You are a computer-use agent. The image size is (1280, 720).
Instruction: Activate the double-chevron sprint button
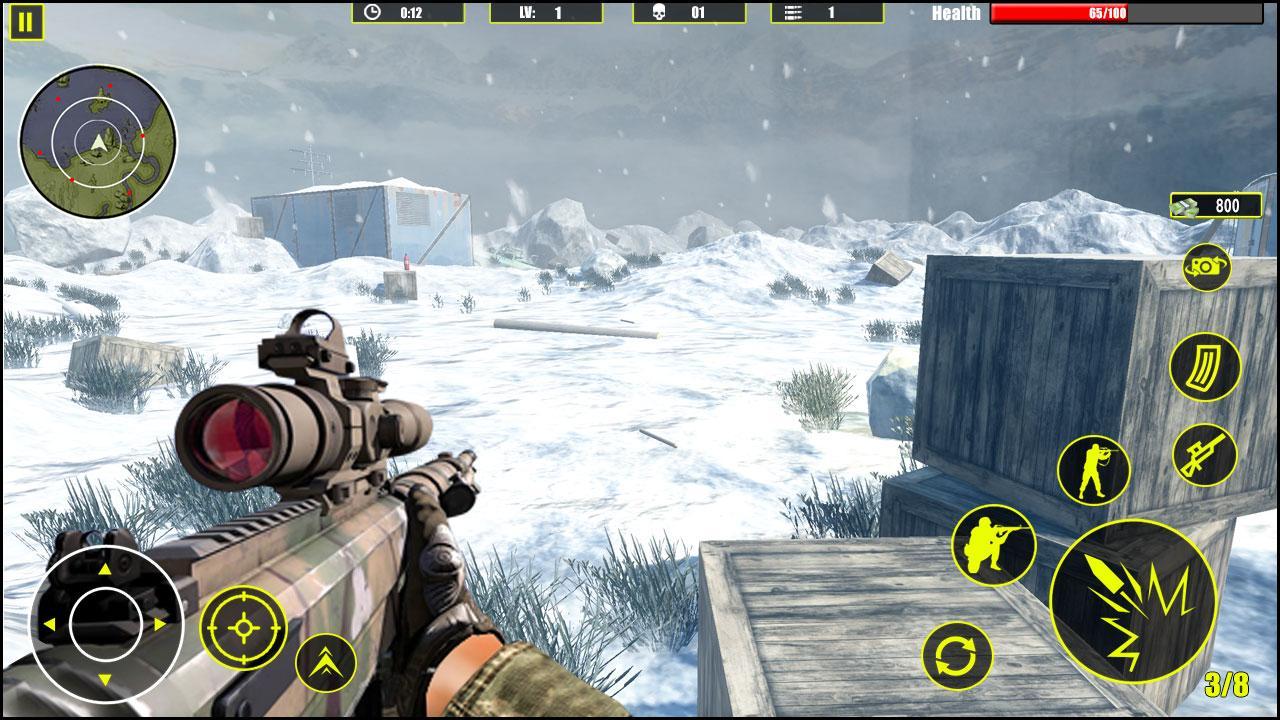click(x=326, y=663)
